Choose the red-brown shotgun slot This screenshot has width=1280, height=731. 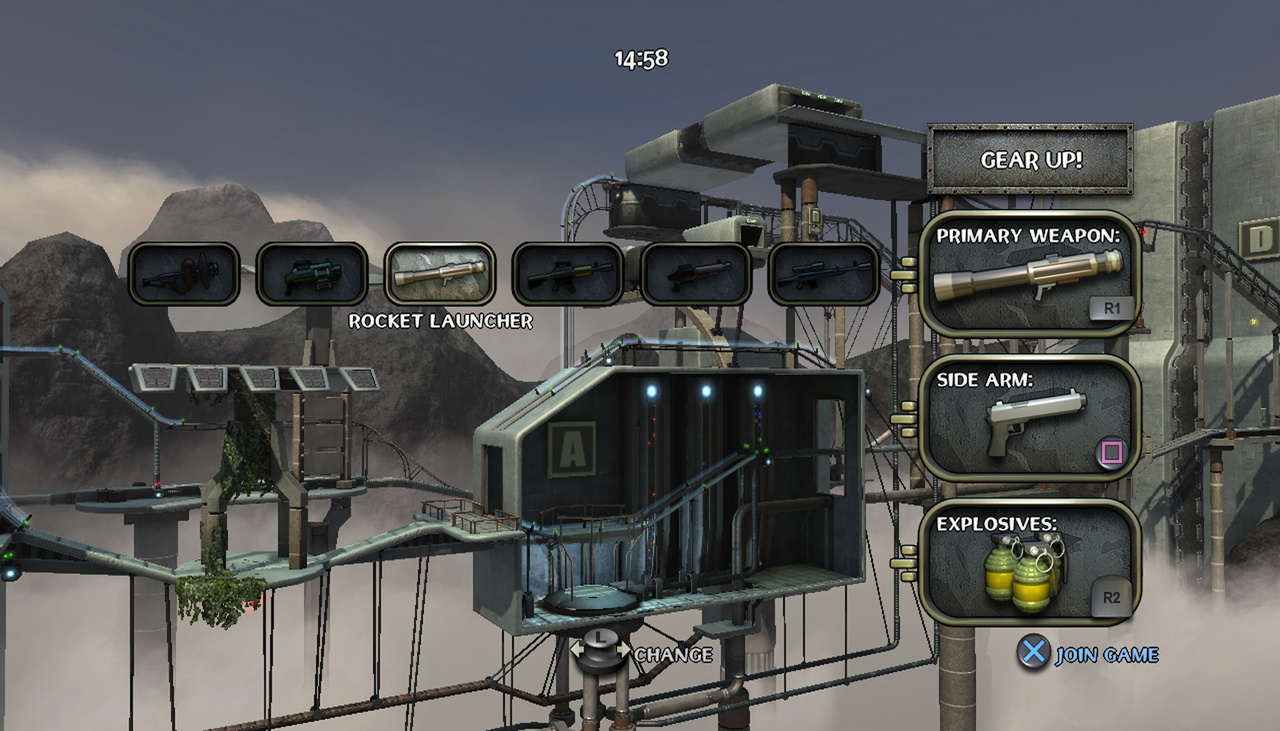click(696, 274)
